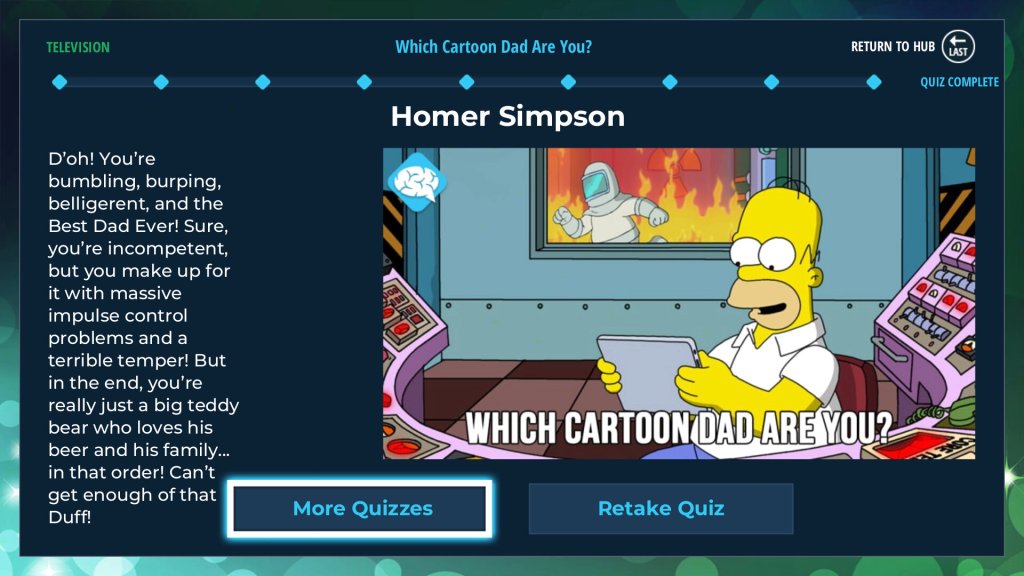The image size is (1024, 576).
Task: Return to Hub via the back arrow
Action: coord(958,47)
